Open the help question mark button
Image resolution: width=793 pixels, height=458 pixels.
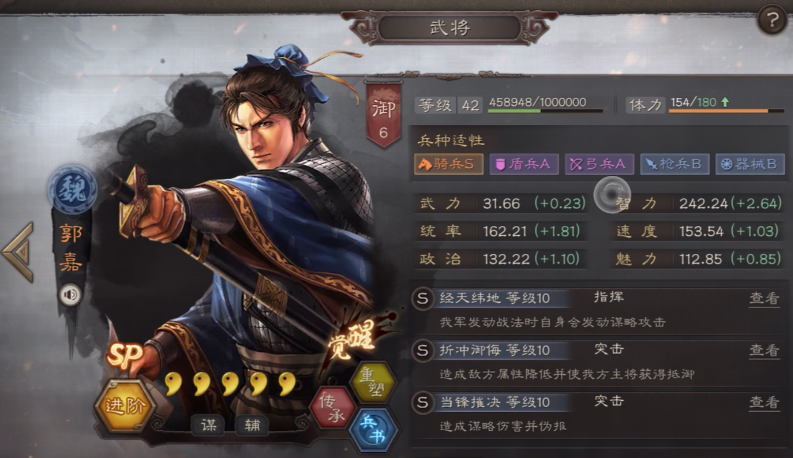(x=771, y=19)
